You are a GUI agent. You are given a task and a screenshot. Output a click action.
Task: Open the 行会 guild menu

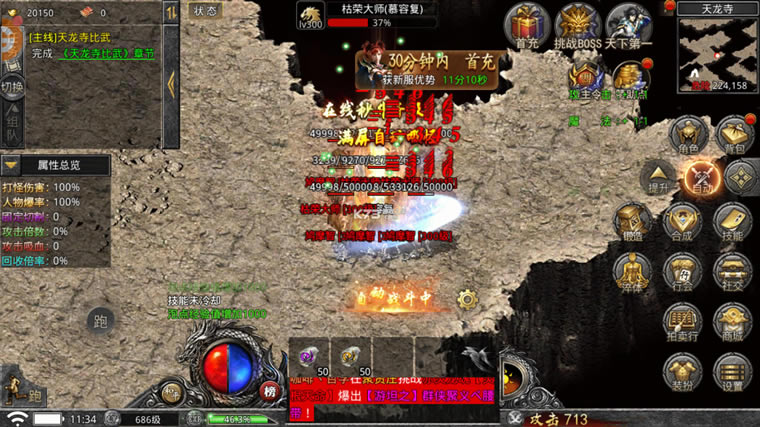coord(684,272)
